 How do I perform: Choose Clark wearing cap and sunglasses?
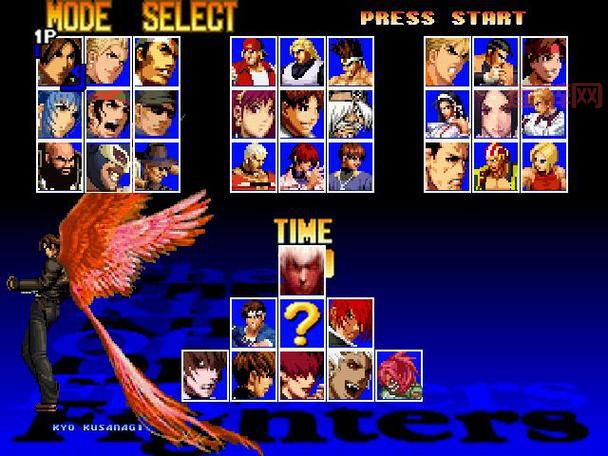tap(156, 114)
